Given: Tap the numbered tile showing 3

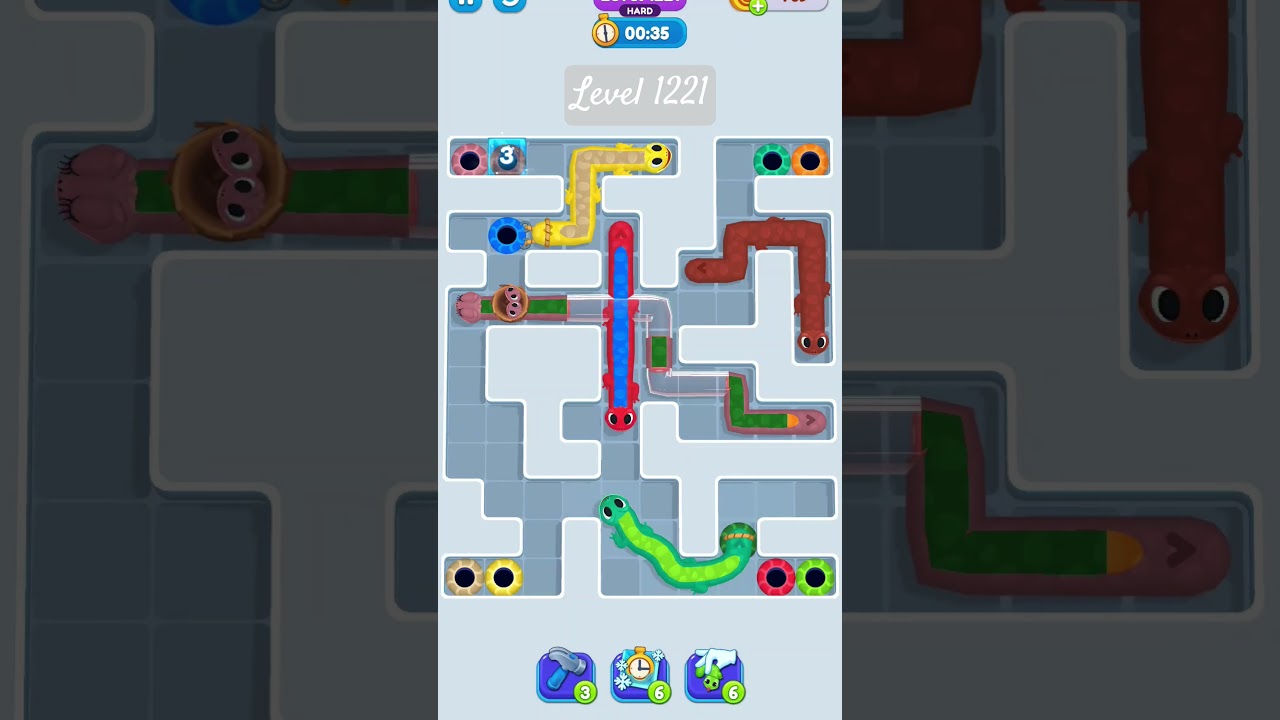Looking at the screenshot, I should click(x=506, y=156).
